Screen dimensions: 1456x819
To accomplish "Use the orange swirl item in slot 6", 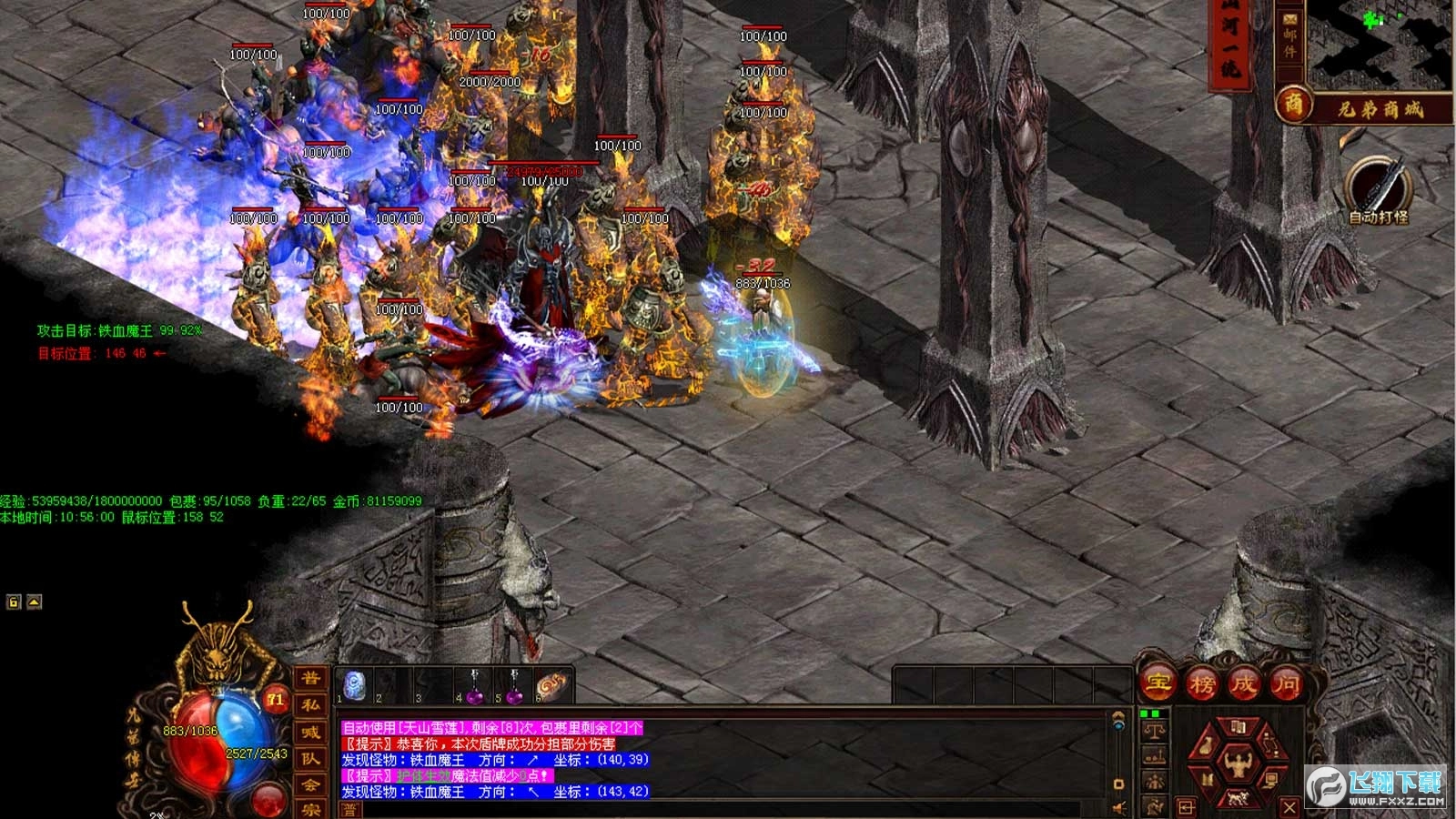I will point(551,685).
